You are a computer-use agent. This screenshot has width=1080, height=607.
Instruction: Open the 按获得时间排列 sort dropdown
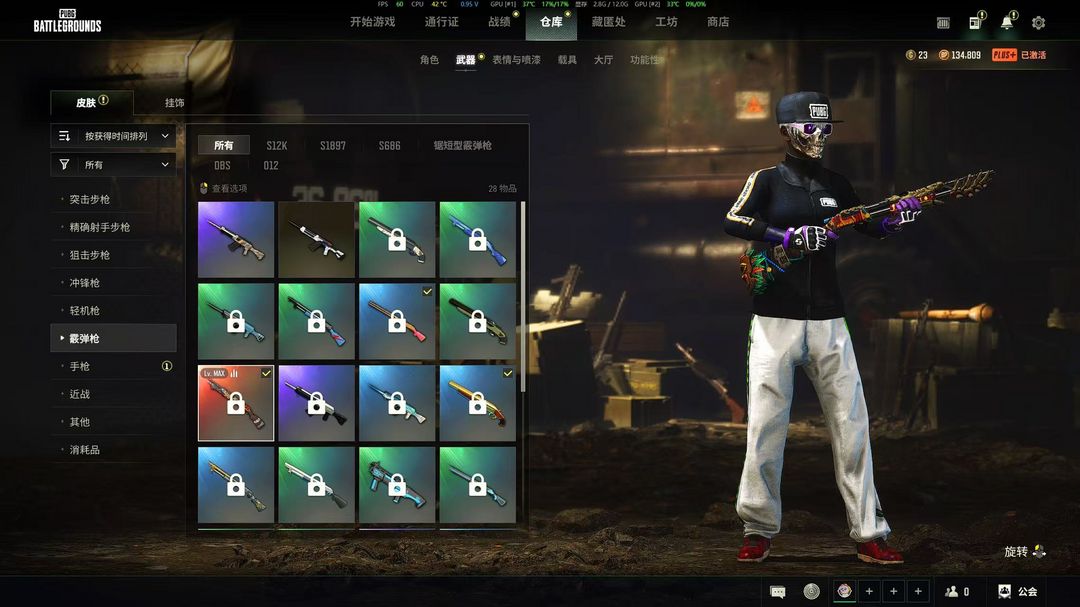click(x=113, y=136)
